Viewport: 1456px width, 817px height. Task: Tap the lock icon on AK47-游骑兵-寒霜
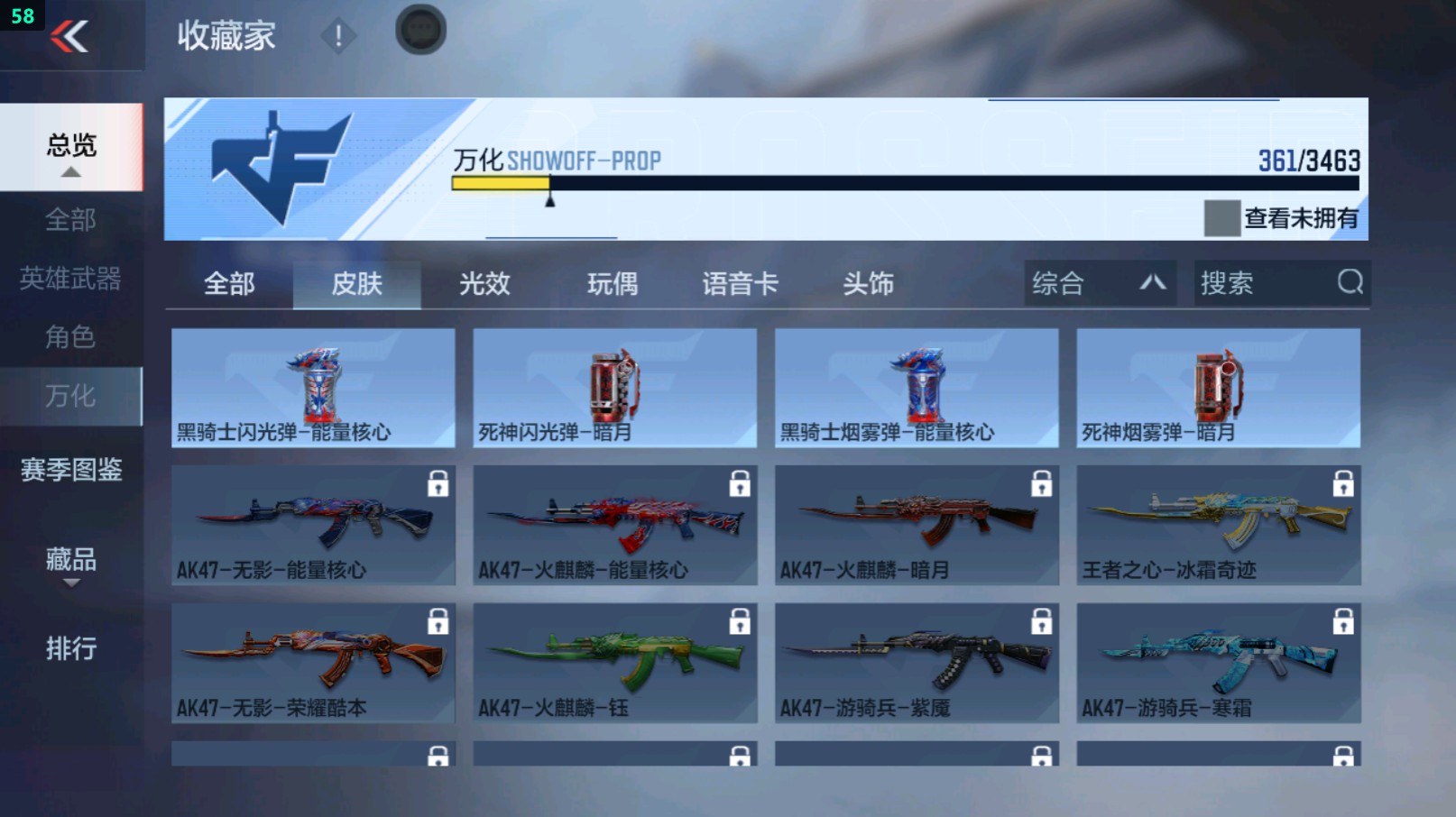(x=1343, y=622)
